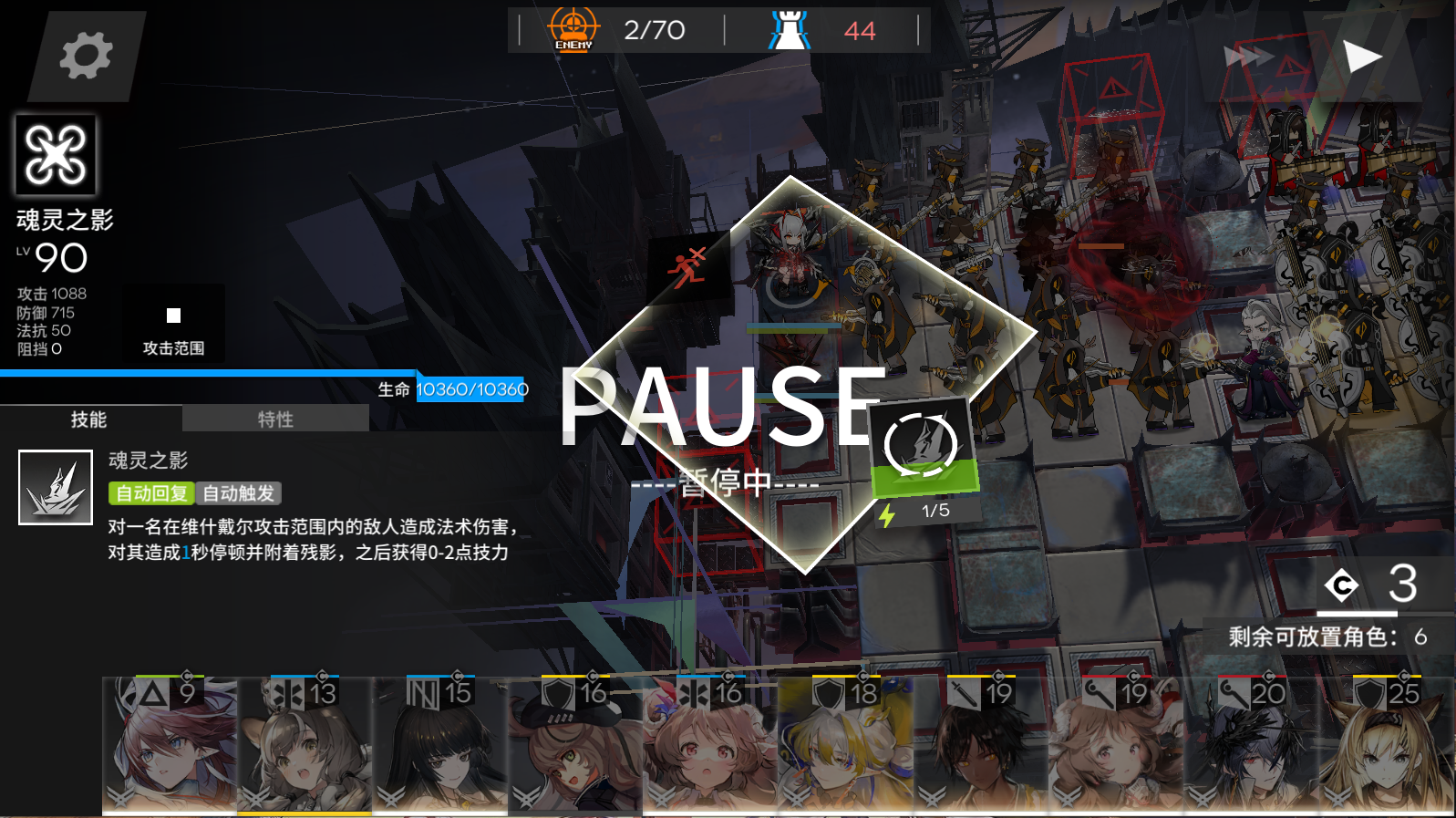Toggle the double-arrow fast-forward speed
1456x818 pixels.
pyautogui.click(x=1248, y=55)
